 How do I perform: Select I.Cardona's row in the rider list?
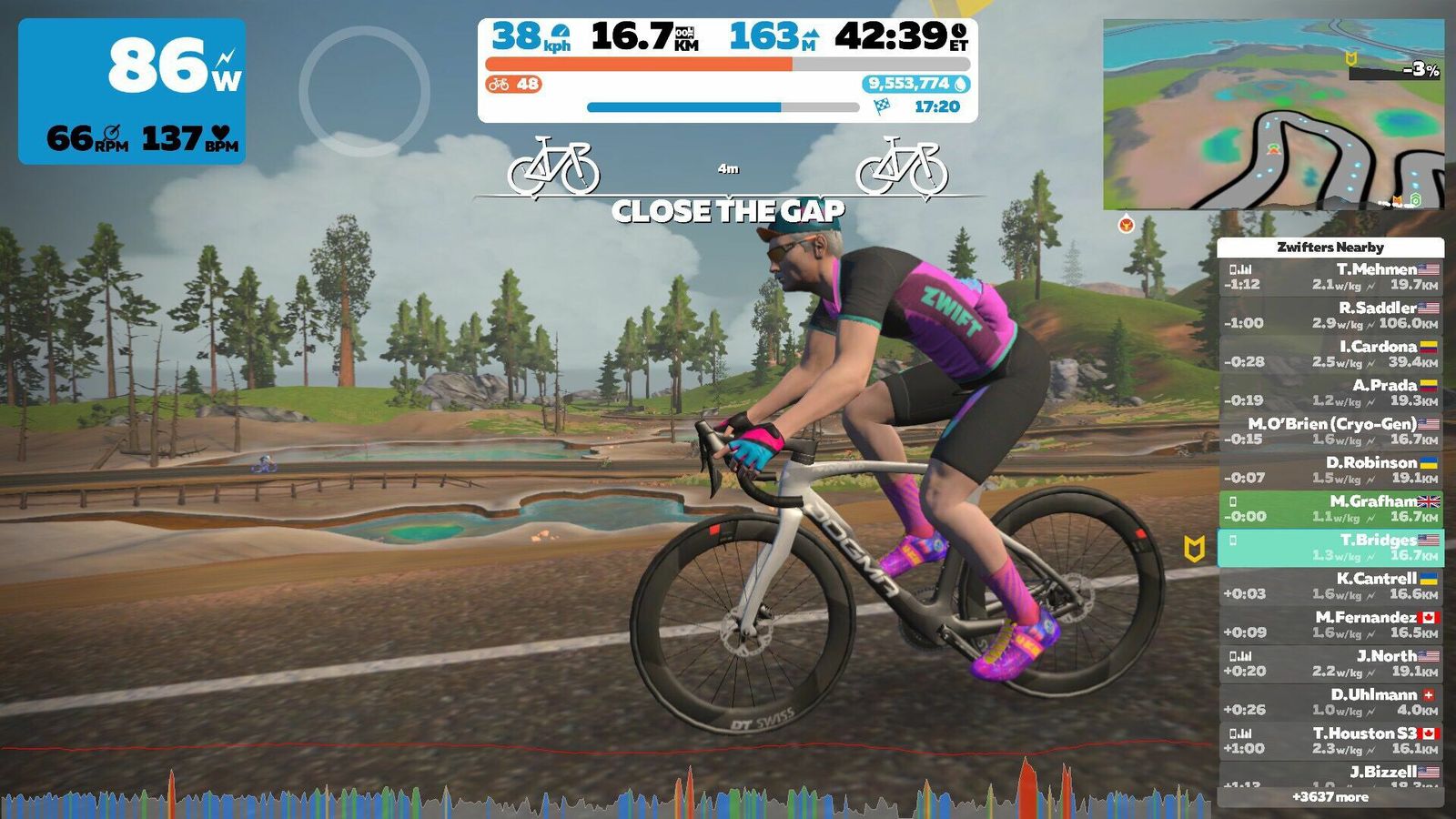tap(1330, 354)
